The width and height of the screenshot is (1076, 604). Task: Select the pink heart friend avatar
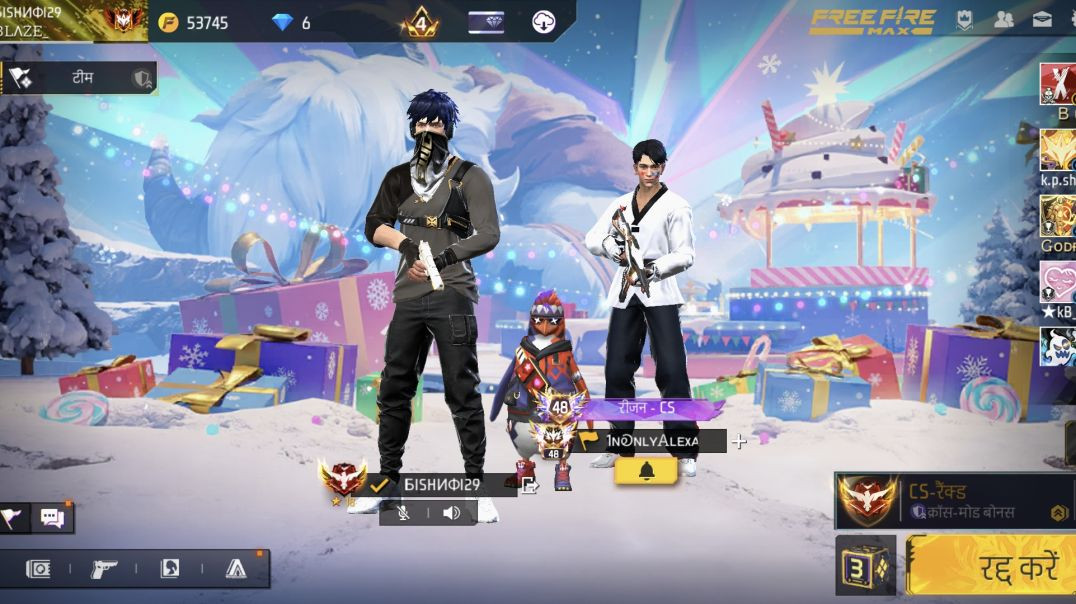click(x=1058, y=282)
